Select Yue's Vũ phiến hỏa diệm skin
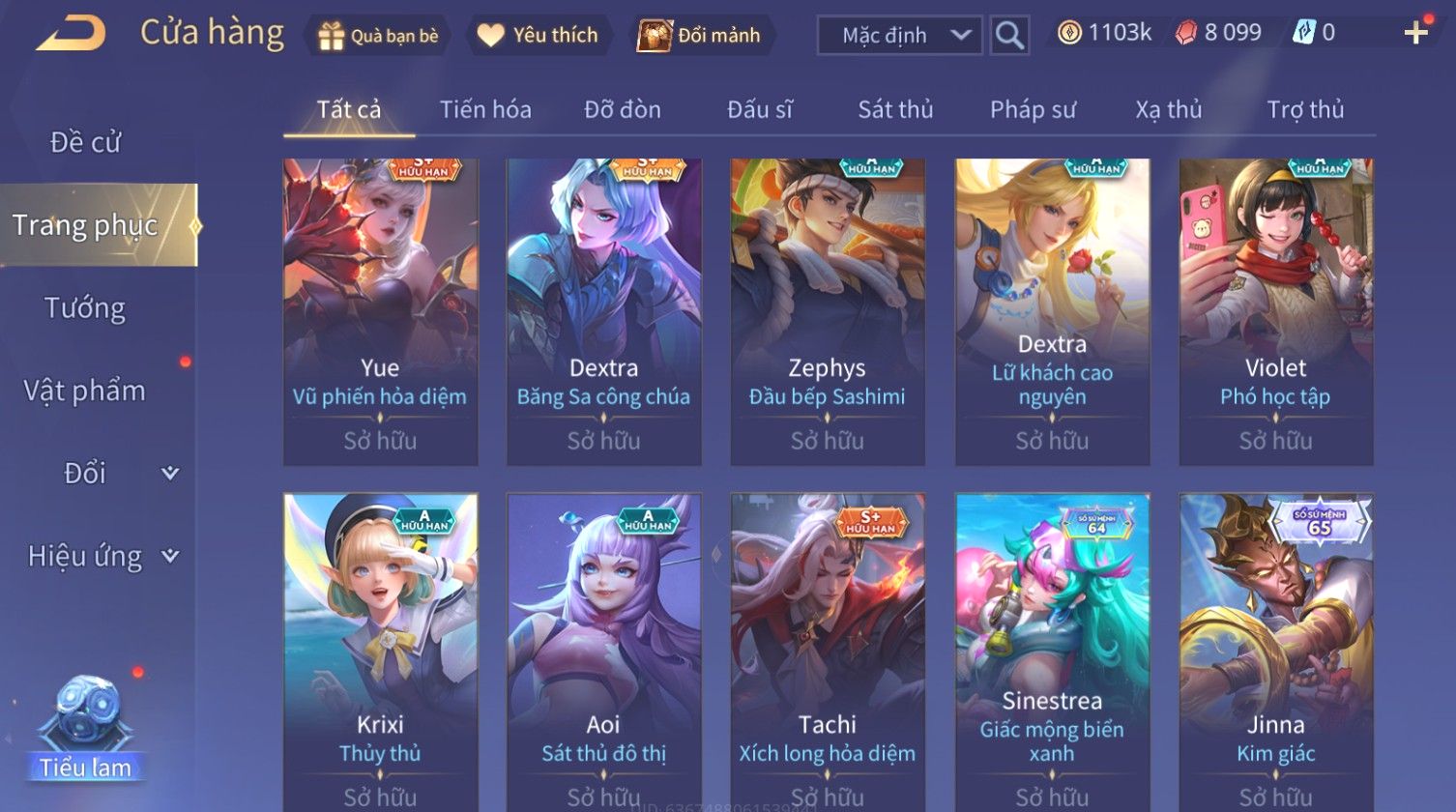 [380, 311]
